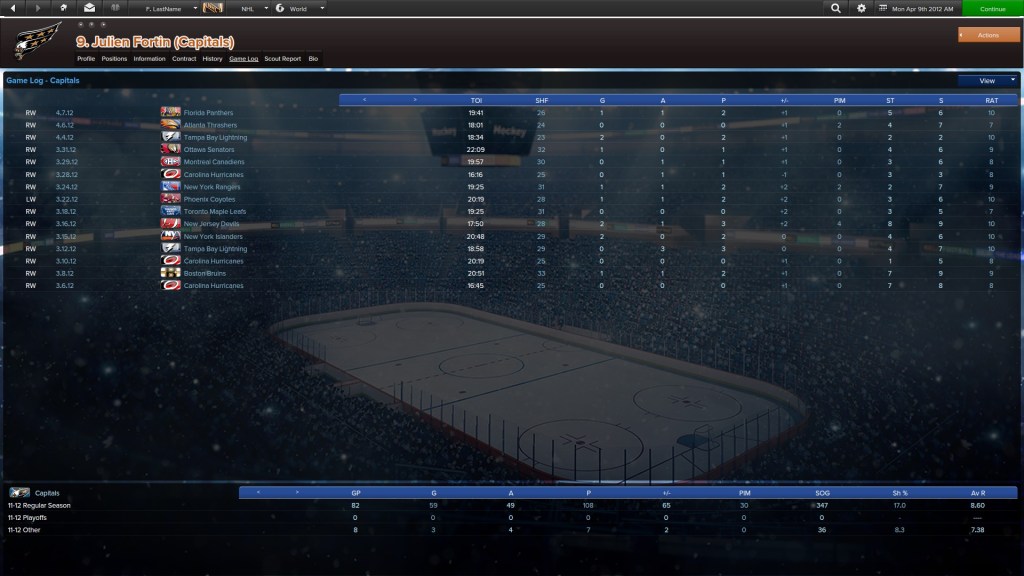The height and width of the screenshot is (576, 1024).
Task: Open the Positions tab
Action: point(114,59)
